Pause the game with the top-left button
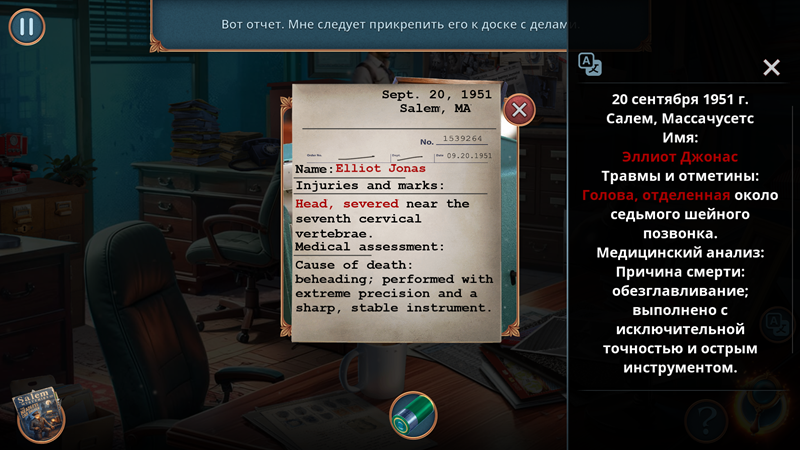800x450 pixels. click(x=27, y=26)
